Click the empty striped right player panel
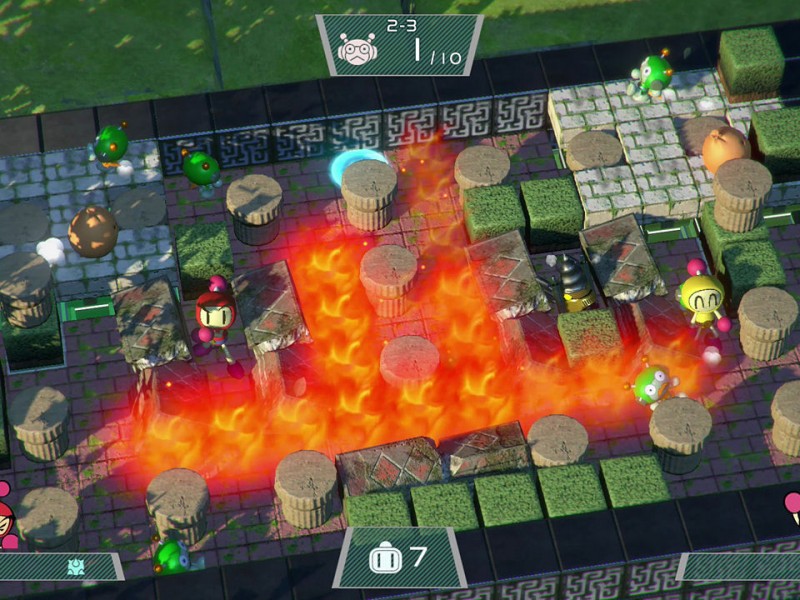This screenshot has width=800, height=600. pyautogui.click(x=742, y=567)
